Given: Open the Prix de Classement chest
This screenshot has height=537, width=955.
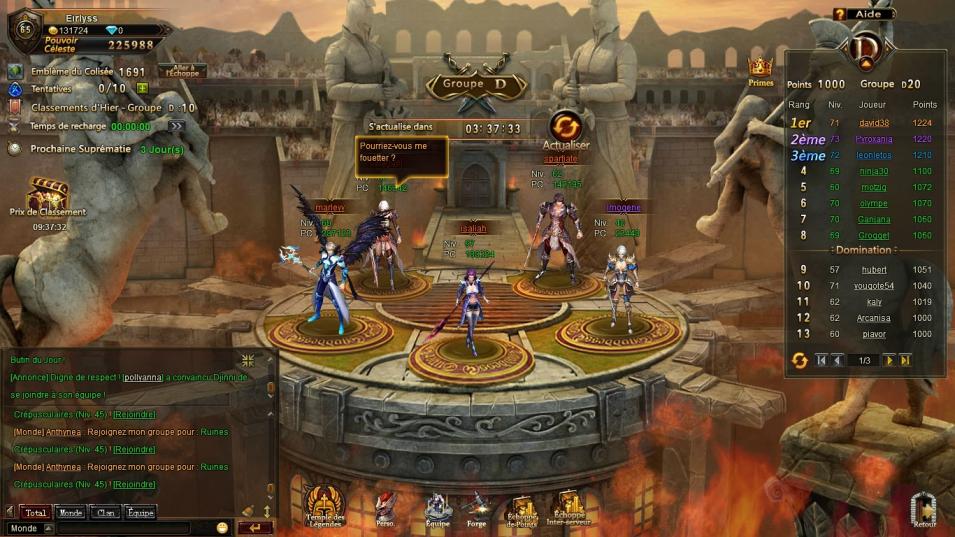Looking at the screenshot, I should click(47, 192).
